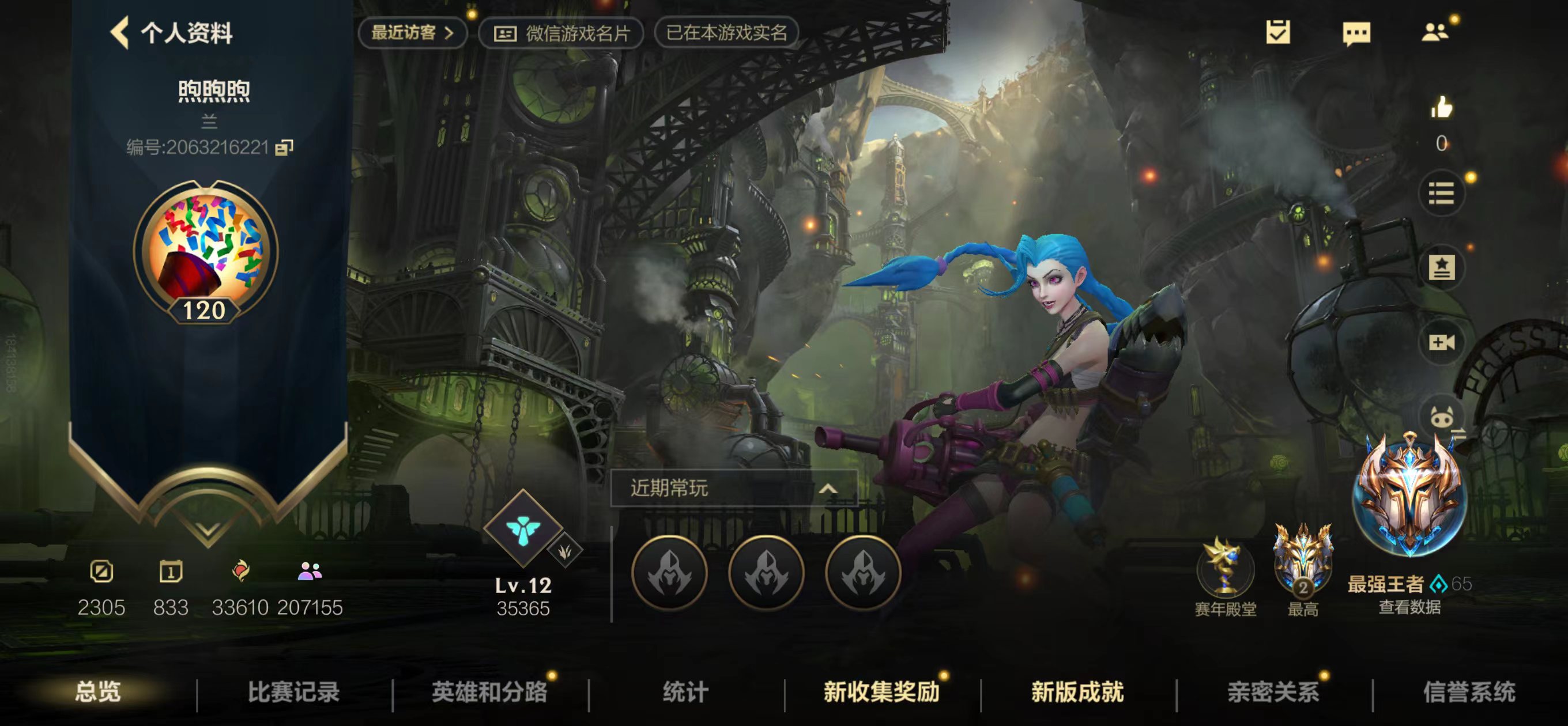Click the back arrow beside 个人资料
This screenshot has height=726, width=1568.
120,35
